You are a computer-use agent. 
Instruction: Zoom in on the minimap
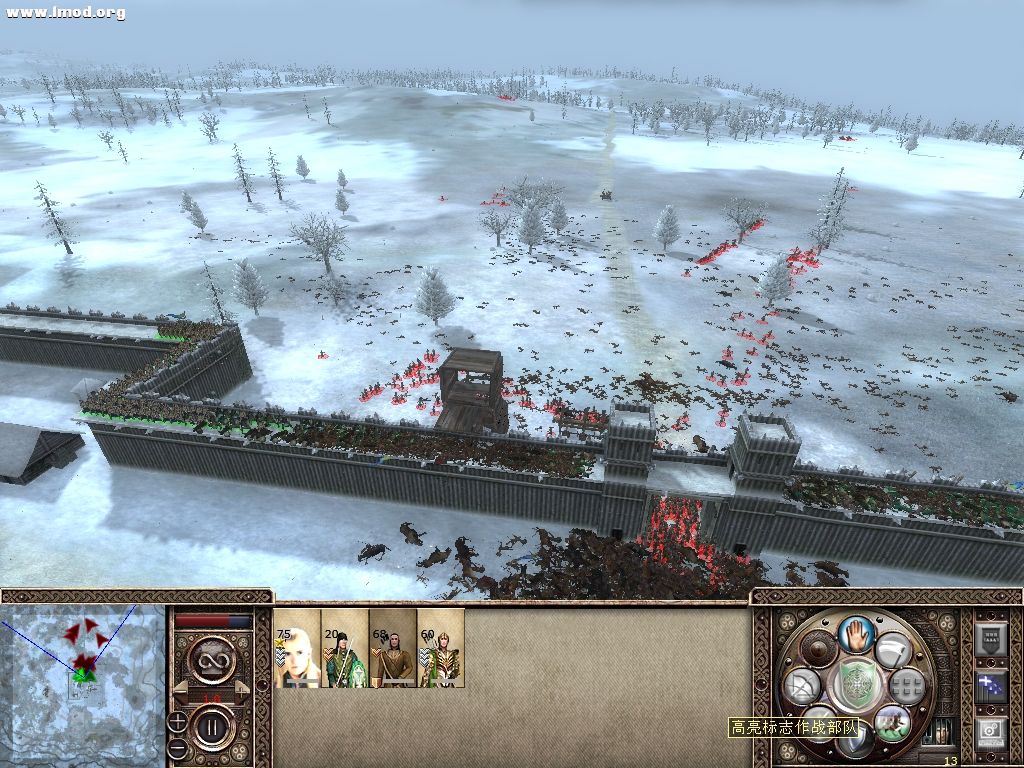177,721
